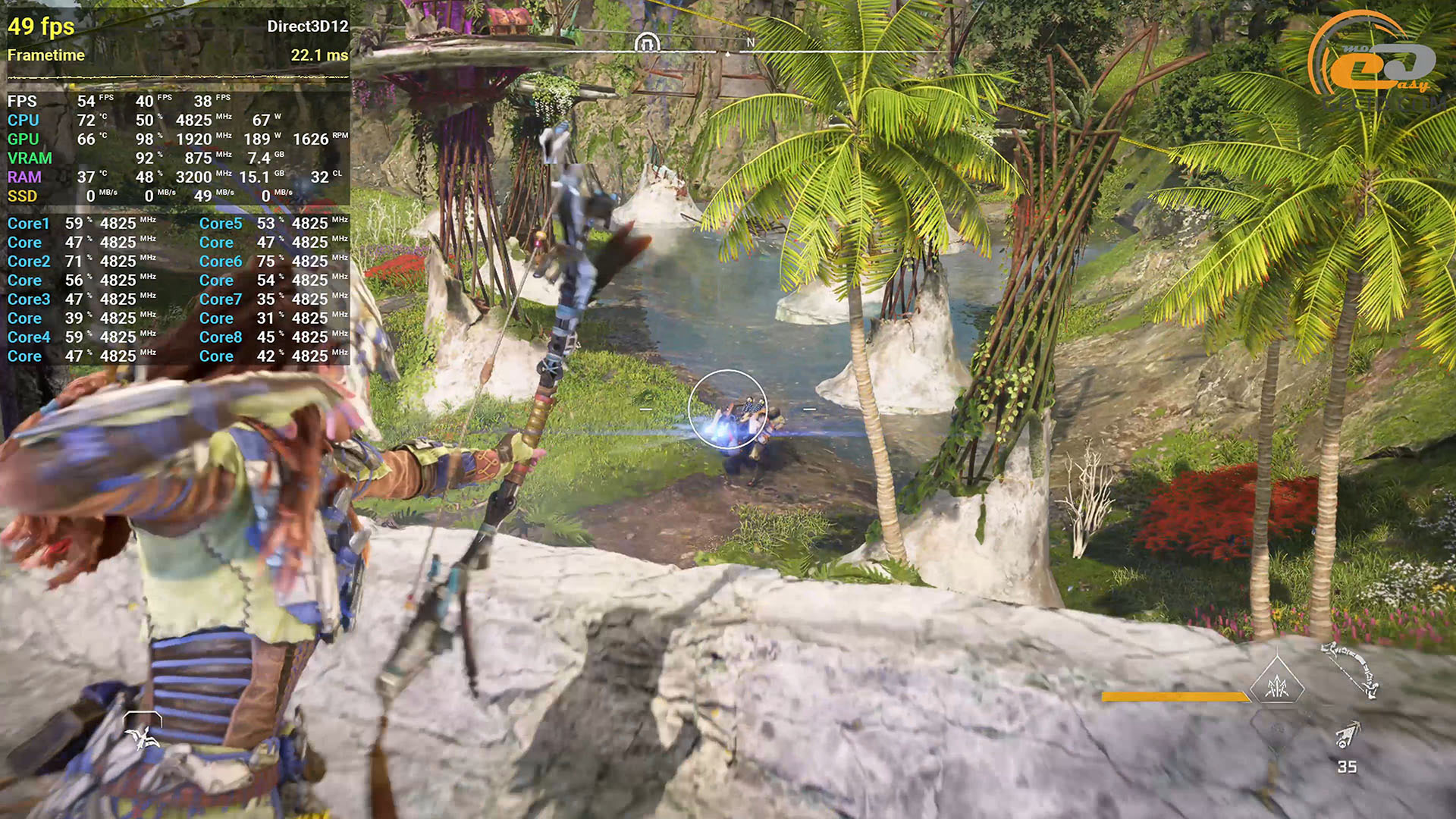
Task: Activate the triple-arrow valor surge diamond
Action: [1277, 686]
